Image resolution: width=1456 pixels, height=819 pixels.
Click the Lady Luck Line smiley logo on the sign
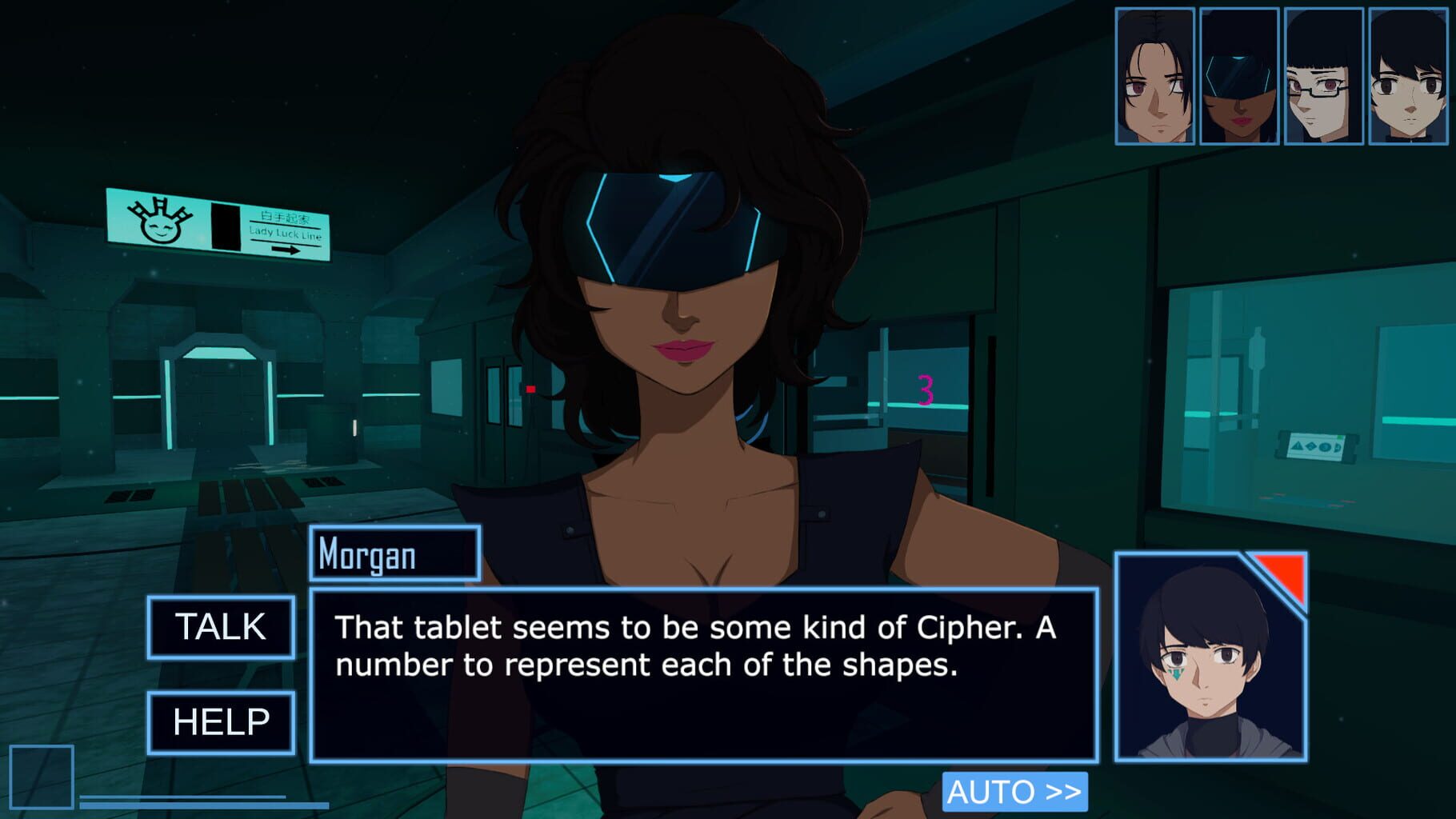click(162, 225)
